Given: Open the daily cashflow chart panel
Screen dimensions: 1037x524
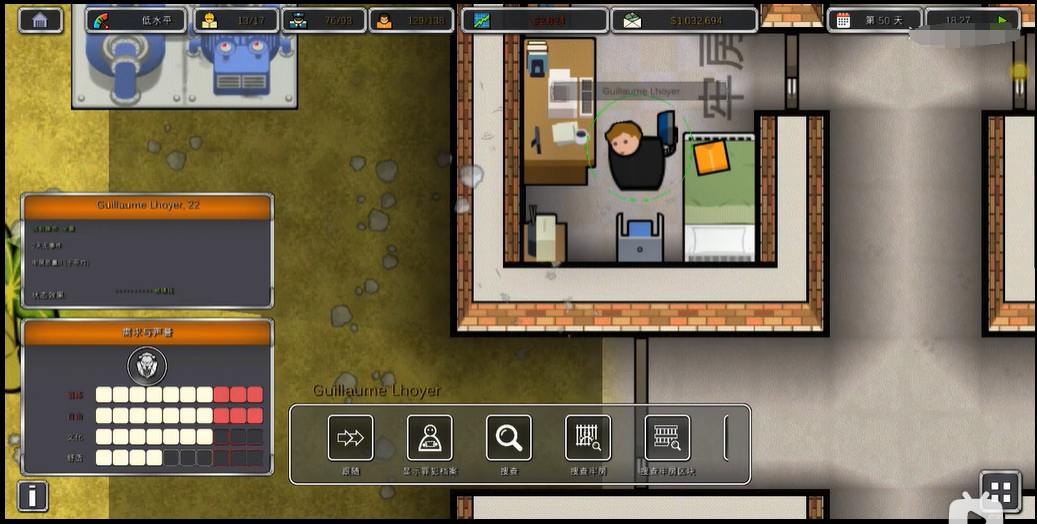Looking at the screenshot, I should tap(534, 20).
